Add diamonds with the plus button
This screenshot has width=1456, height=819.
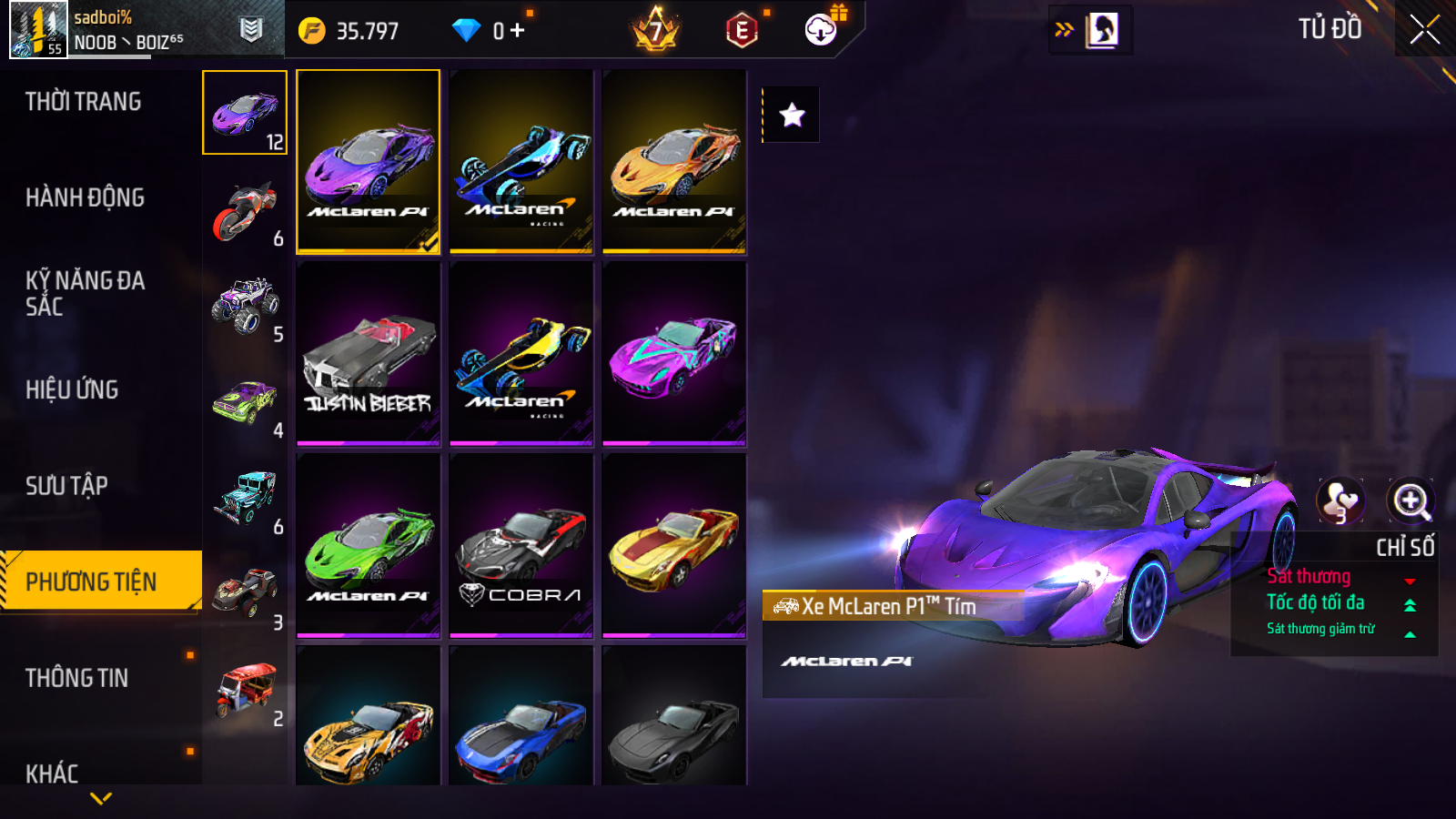(518, 31)
